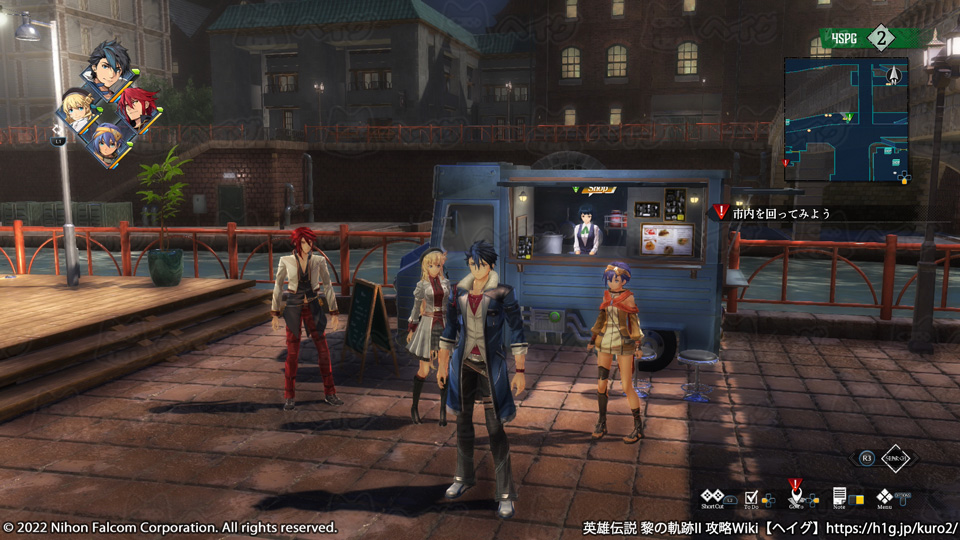Pick the blue-haired party member portrait
Screen dimensions: 960x540
105,143
